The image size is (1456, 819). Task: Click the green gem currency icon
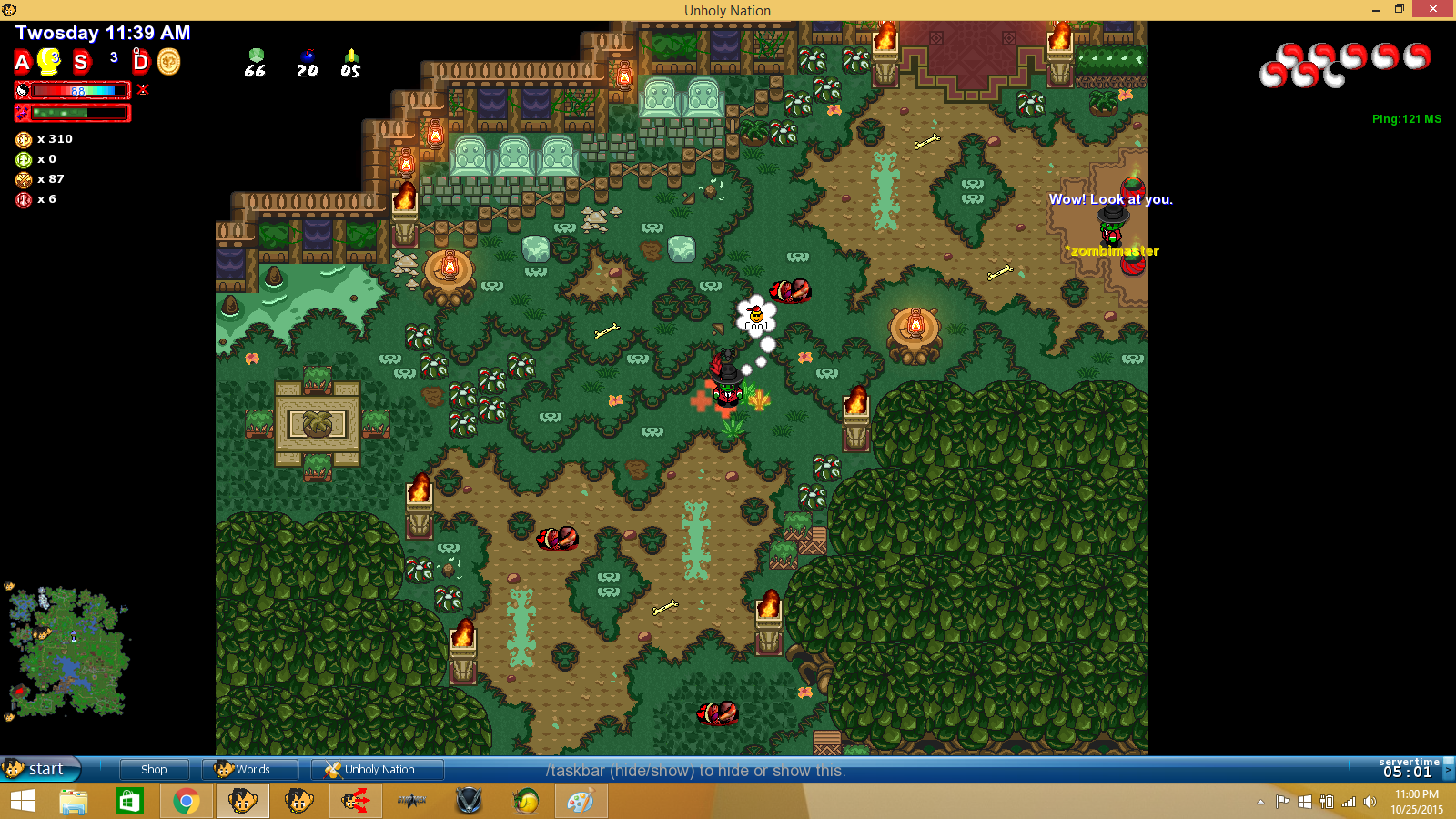pos(256,56)
